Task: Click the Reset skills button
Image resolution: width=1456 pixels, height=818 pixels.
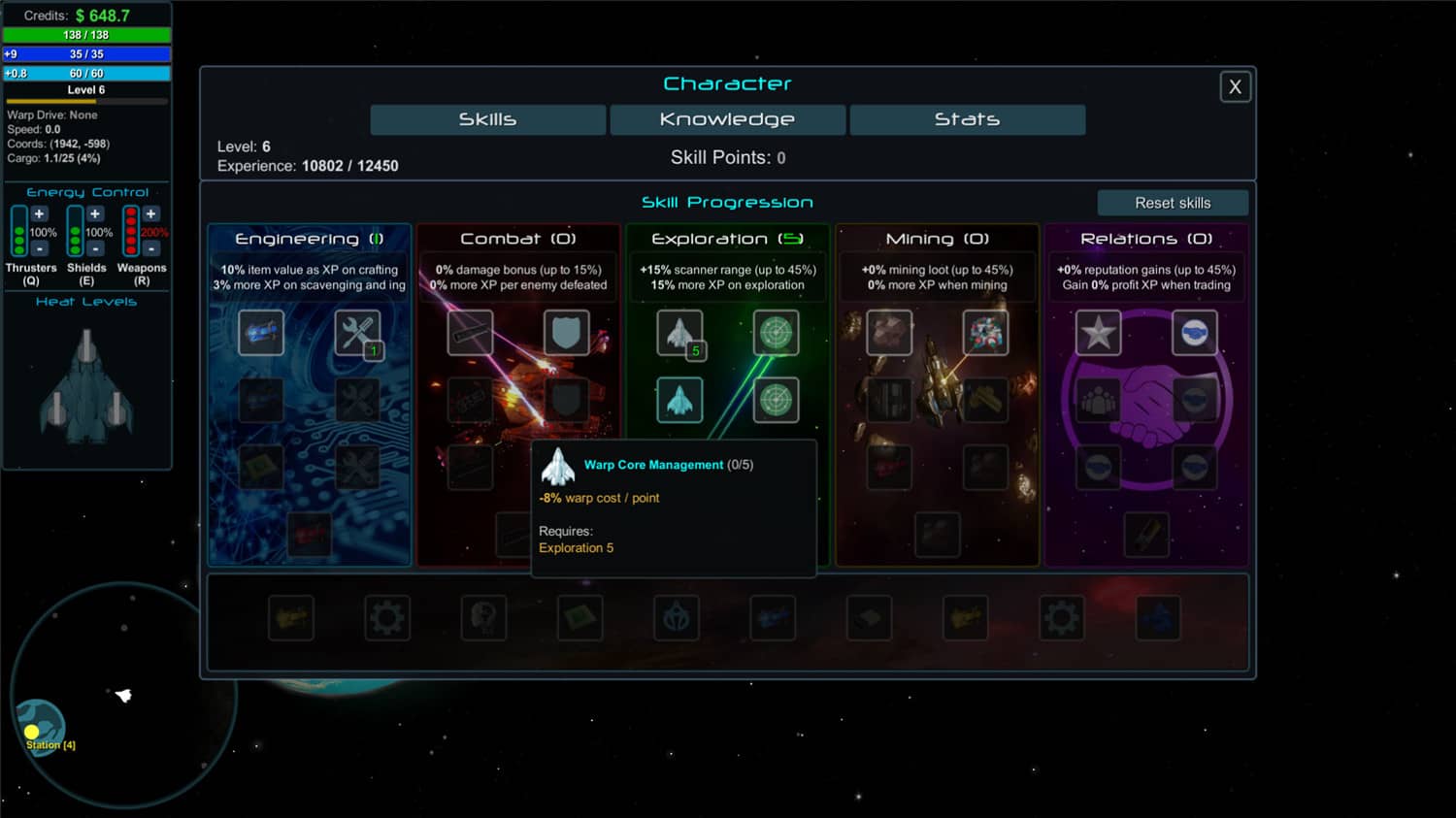Action: point(1173,203)
